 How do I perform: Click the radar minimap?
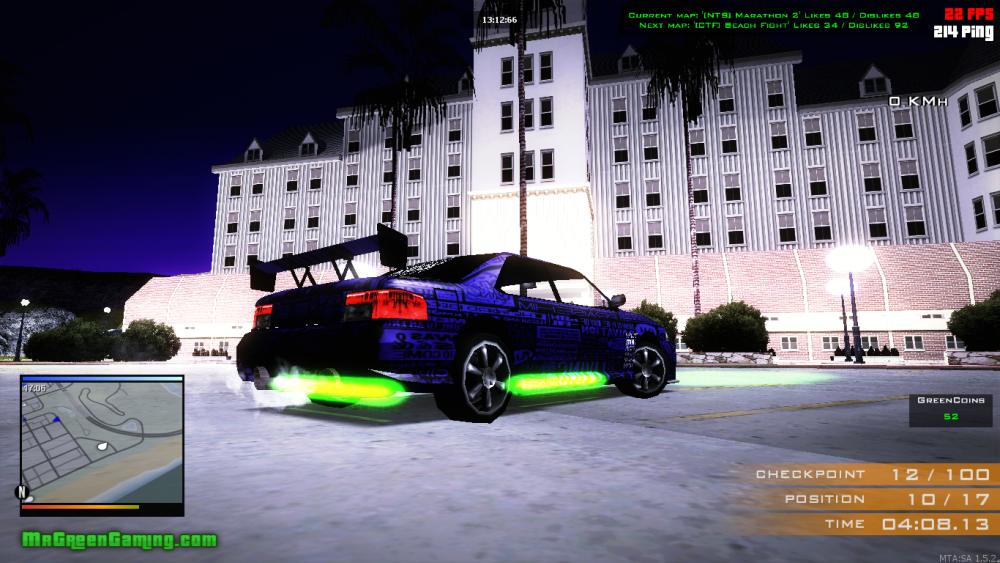pyautogui.click(x=102, y=440)
